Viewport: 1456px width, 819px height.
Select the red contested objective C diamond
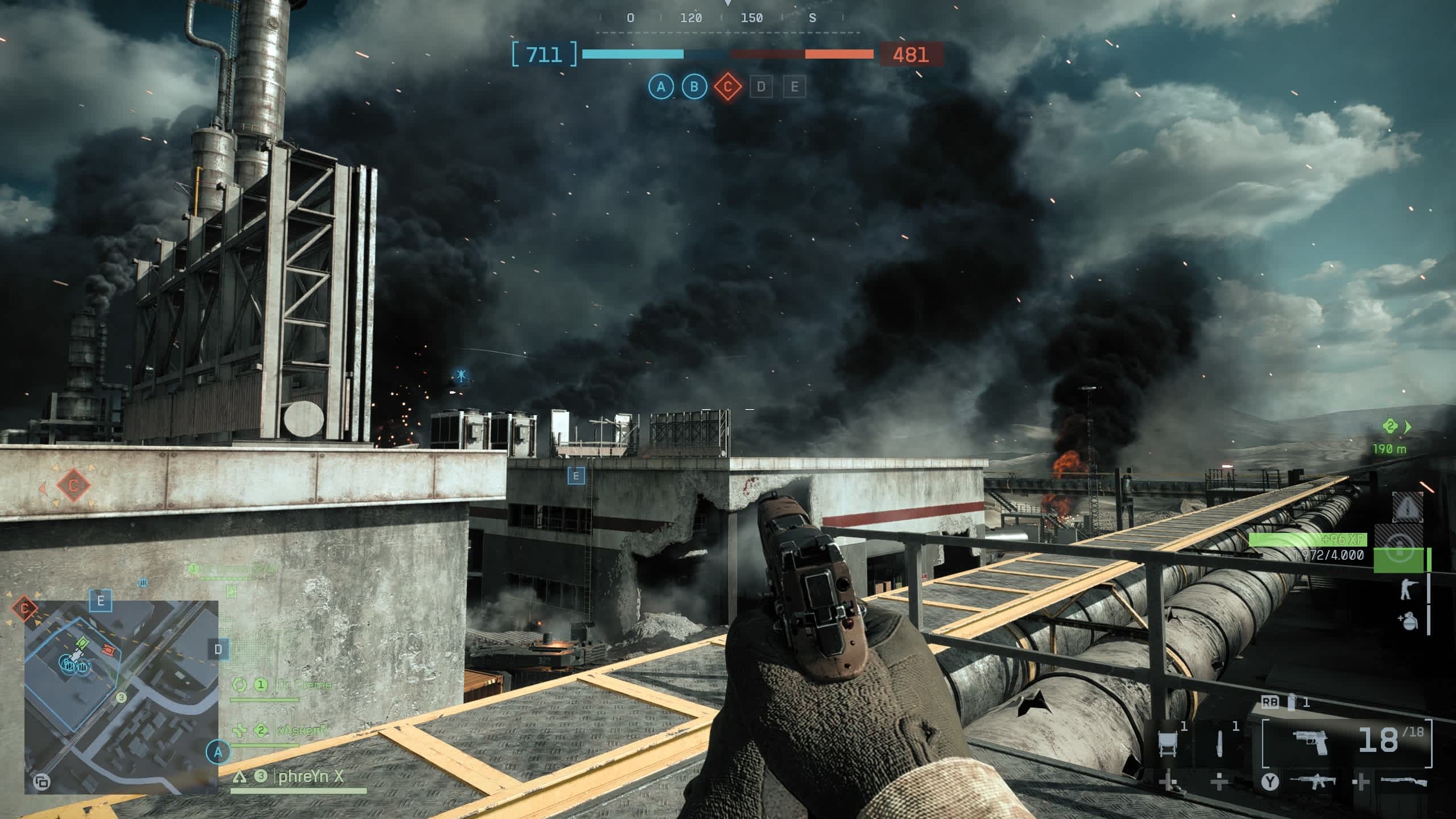(x=727, y=87)
